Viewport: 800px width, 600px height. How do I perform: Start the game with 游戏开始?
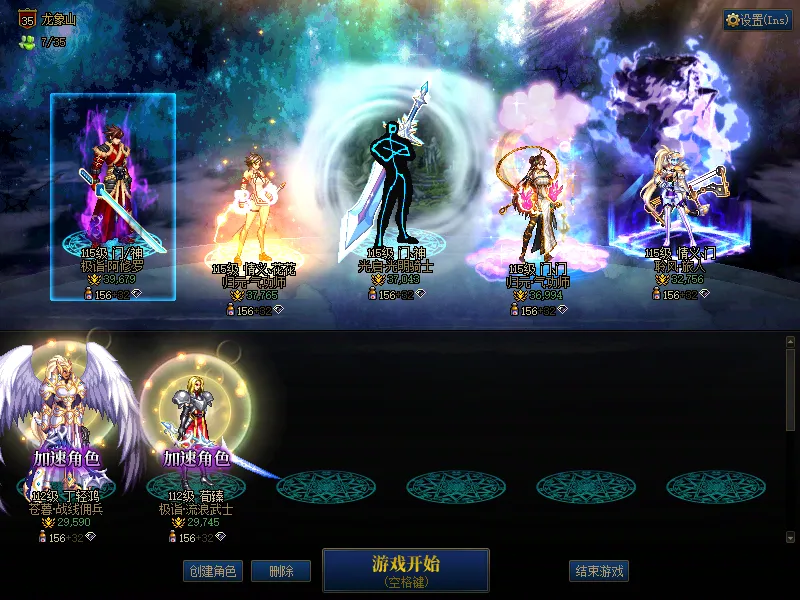tap(405, 568)
